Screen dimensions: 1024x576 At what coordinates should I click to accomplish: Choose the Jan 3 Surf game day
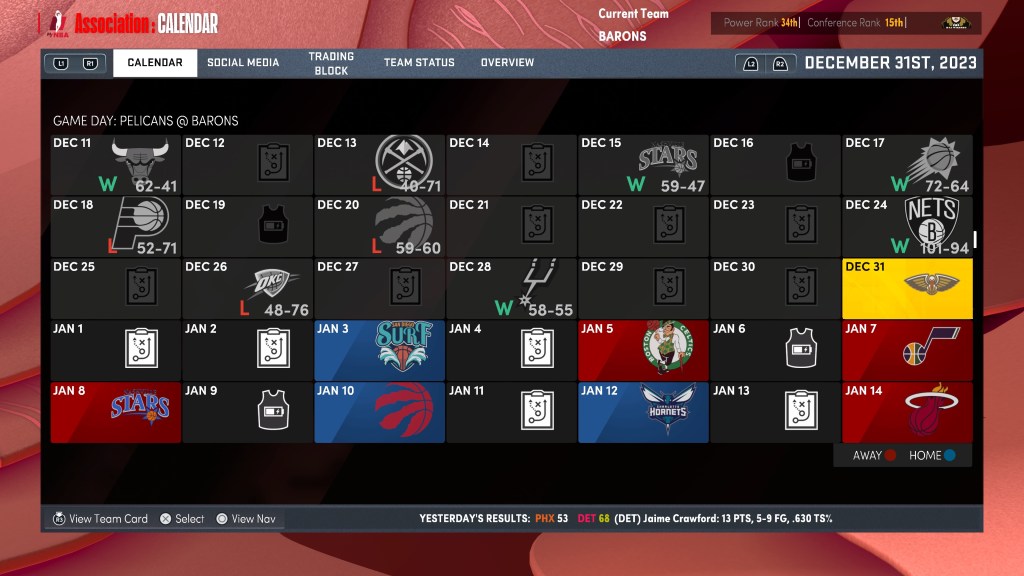point(379,350)
